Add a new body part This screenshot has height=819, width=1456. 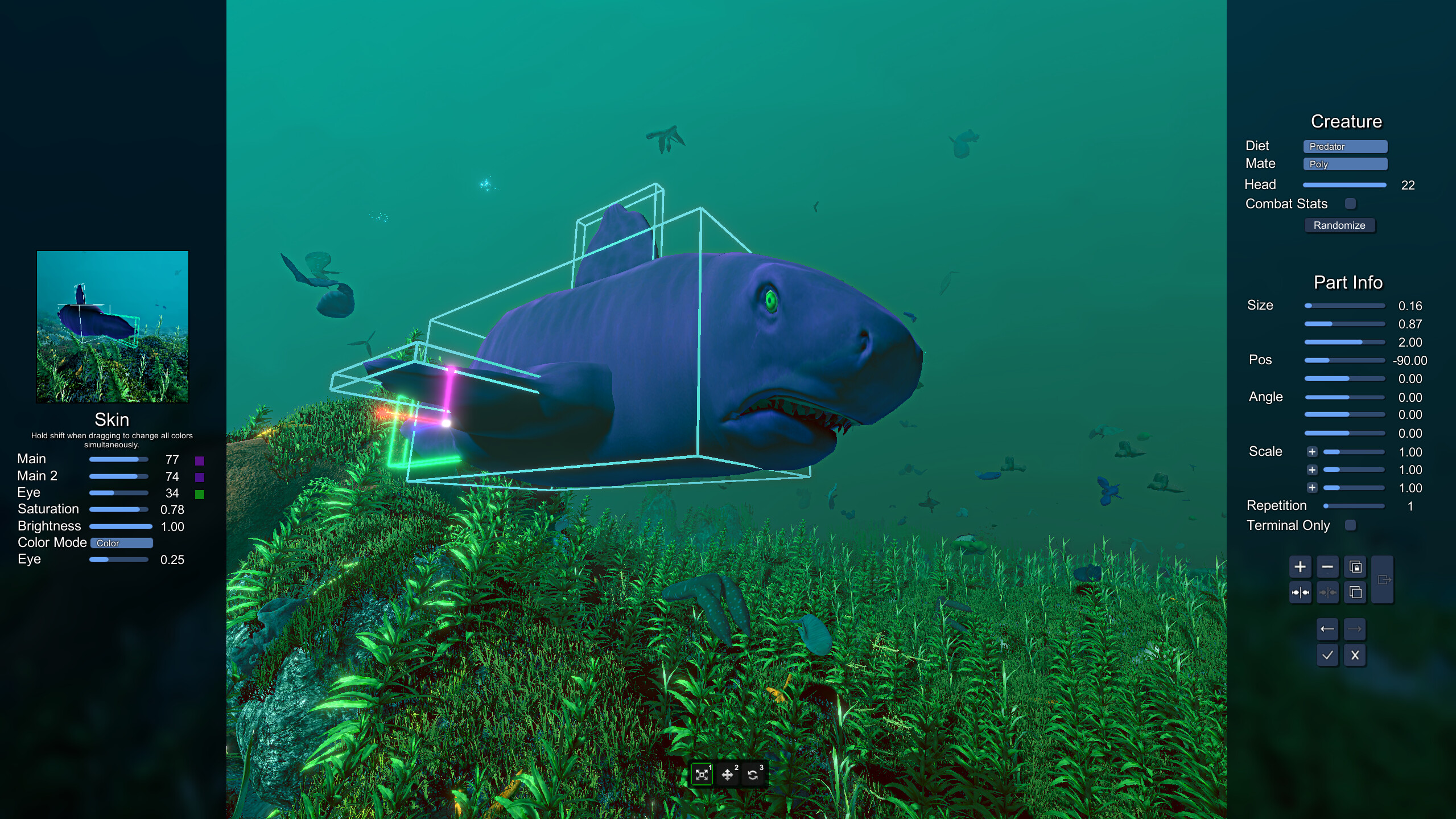click(x=1301, y=567)
